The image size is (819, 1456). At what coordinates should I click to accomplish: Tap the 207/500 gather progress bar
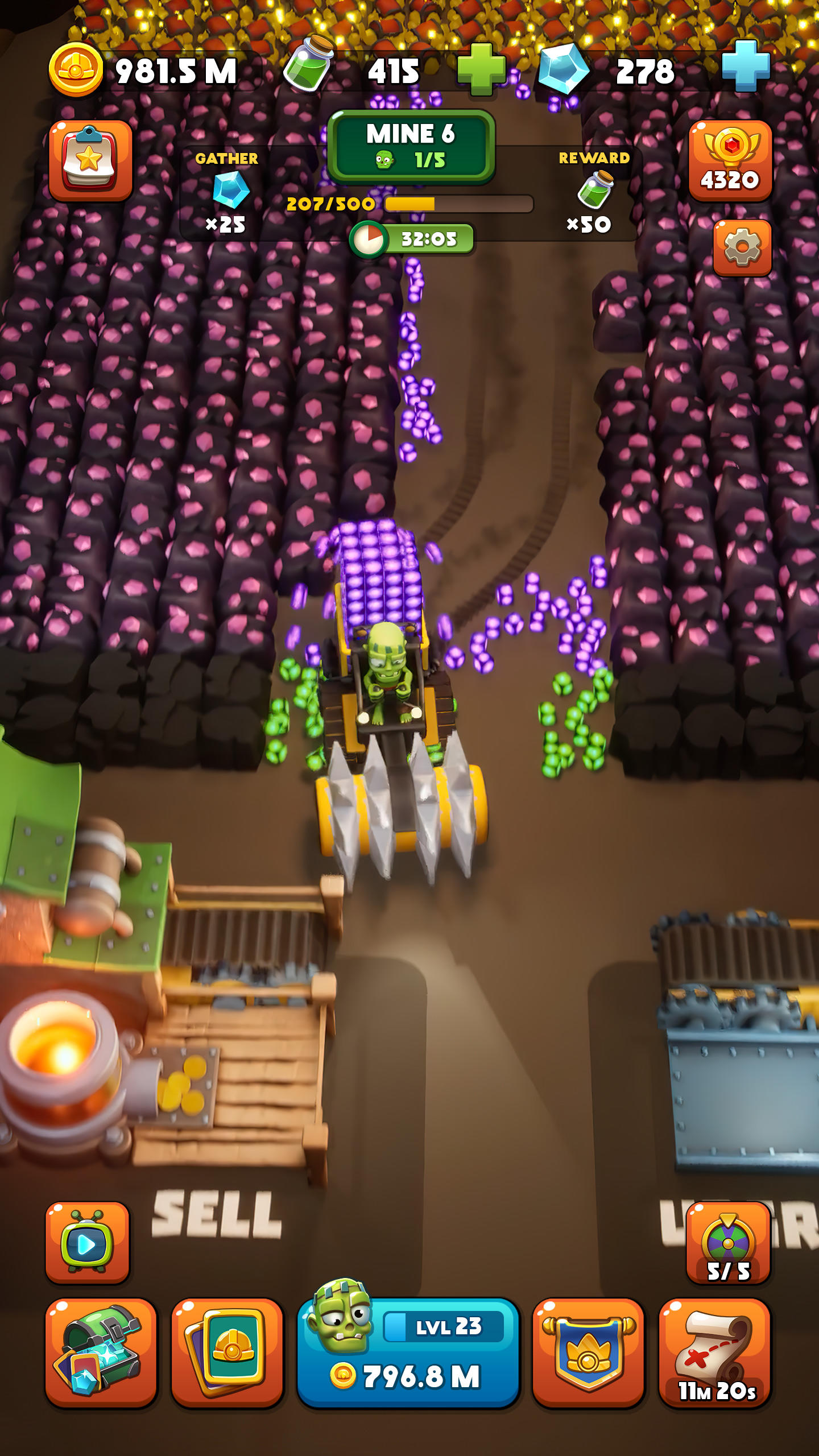coord(398,203)
